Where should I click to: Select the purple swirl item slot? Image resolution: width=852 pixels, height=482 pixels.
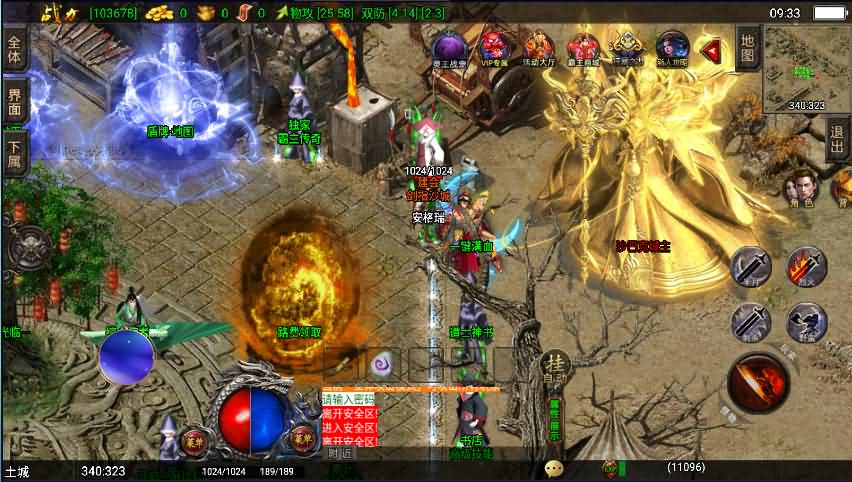381,365
